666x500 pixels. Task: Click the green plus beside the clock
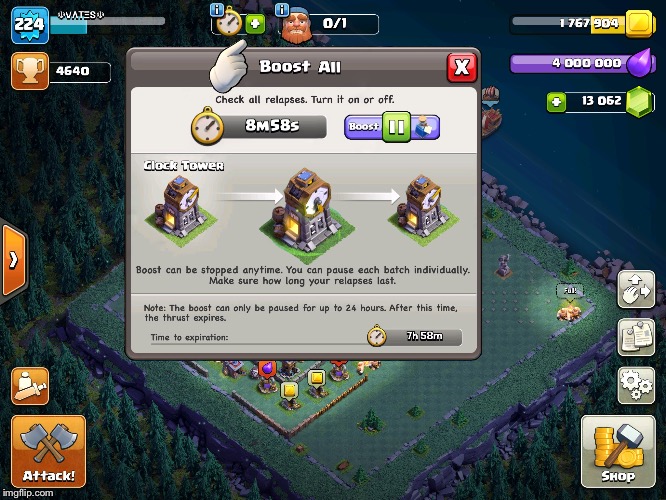click(x=255, y=24)
